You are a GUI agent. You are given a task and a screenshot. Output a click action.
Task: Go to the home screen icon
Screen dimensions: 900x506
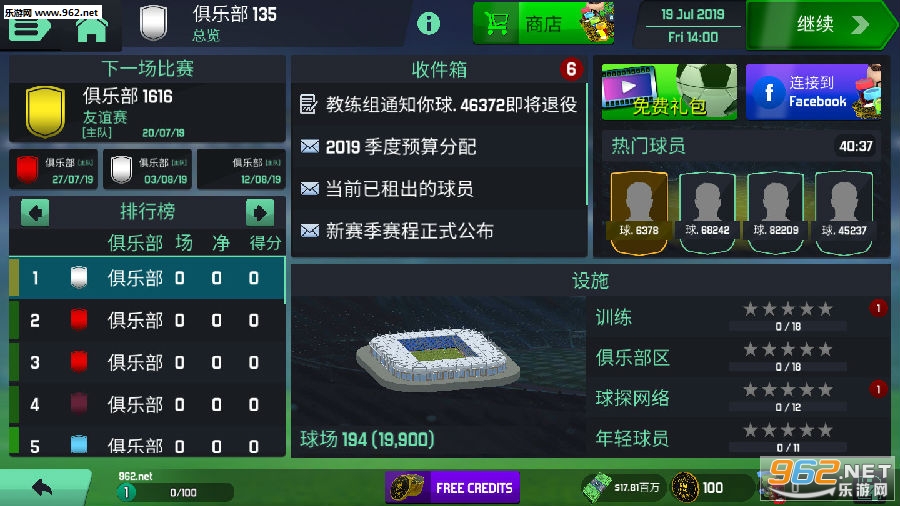click(91, 26)
